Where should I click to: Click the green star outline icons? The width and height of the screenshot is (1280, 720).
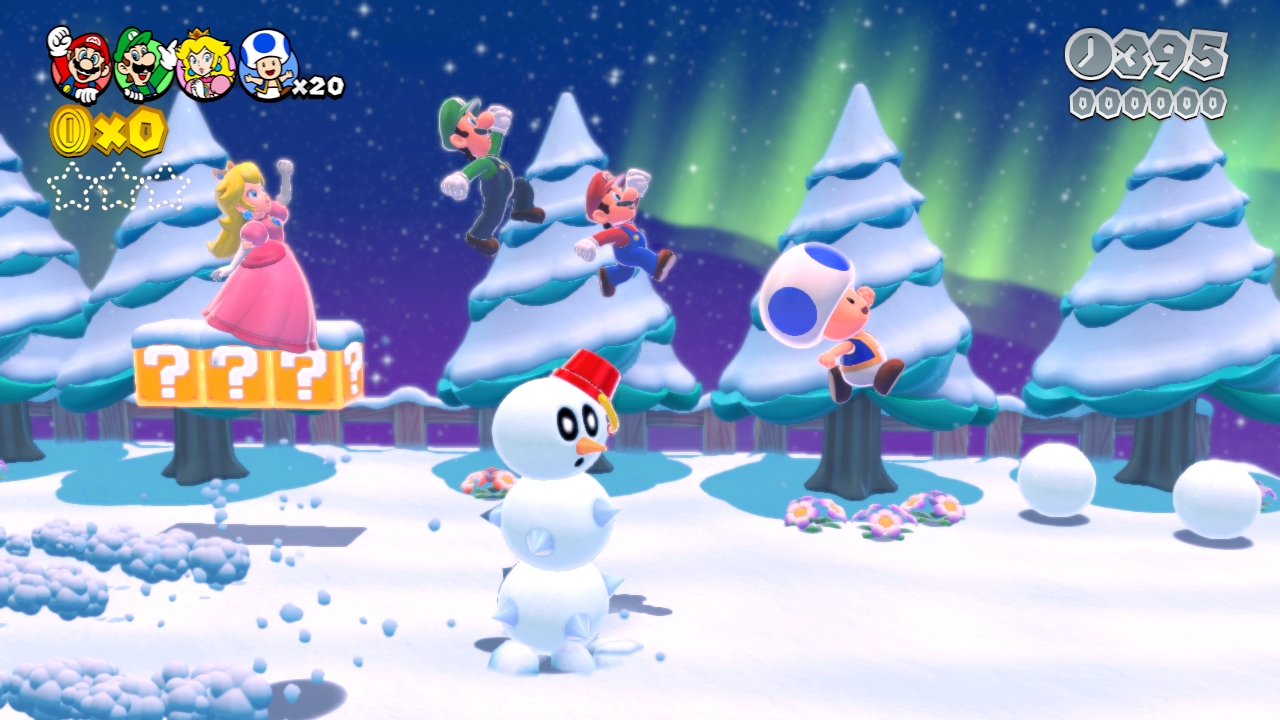click(115, 185)
